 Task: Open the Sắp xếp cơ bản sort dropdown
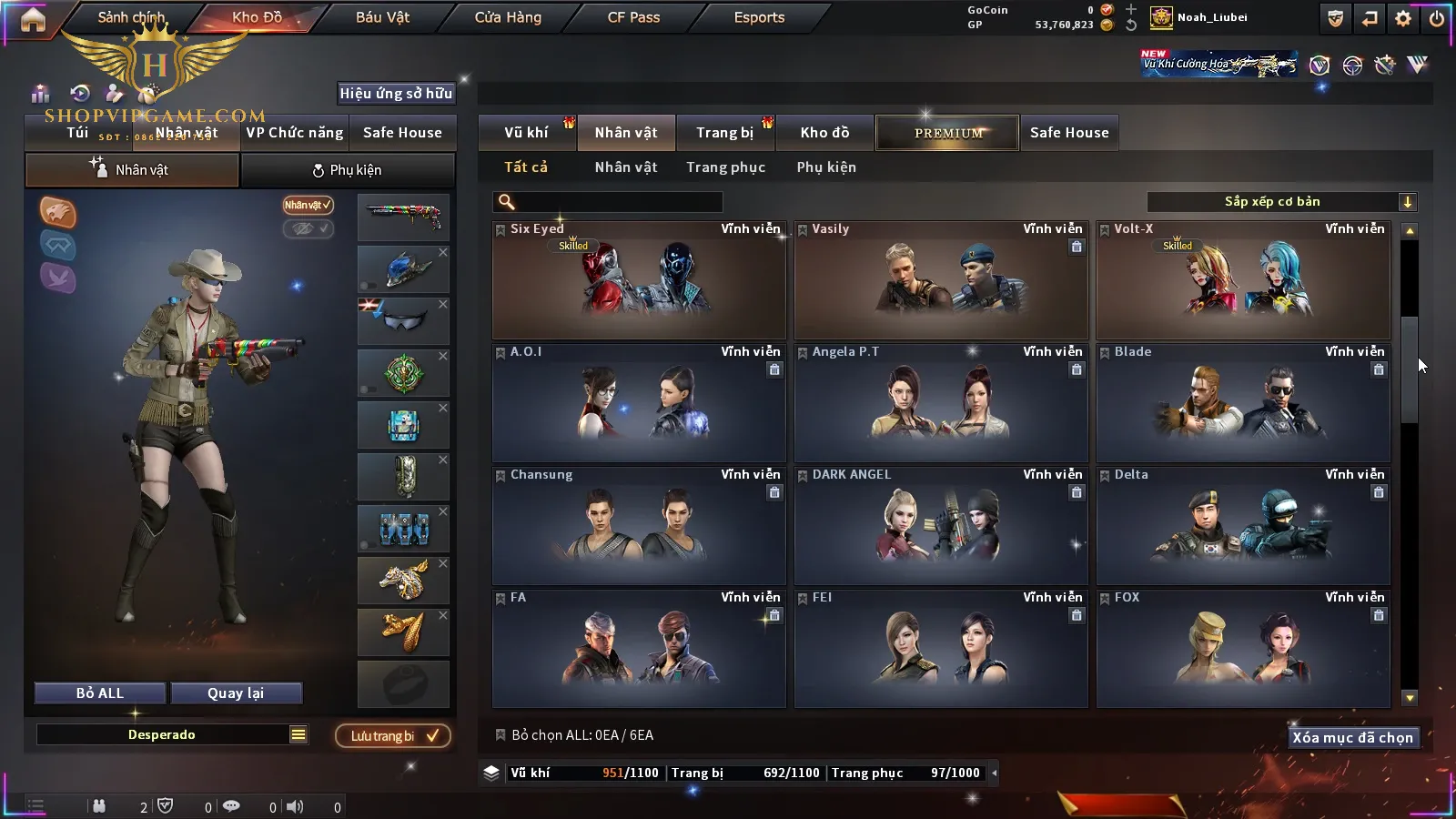tap(1281, 202)
